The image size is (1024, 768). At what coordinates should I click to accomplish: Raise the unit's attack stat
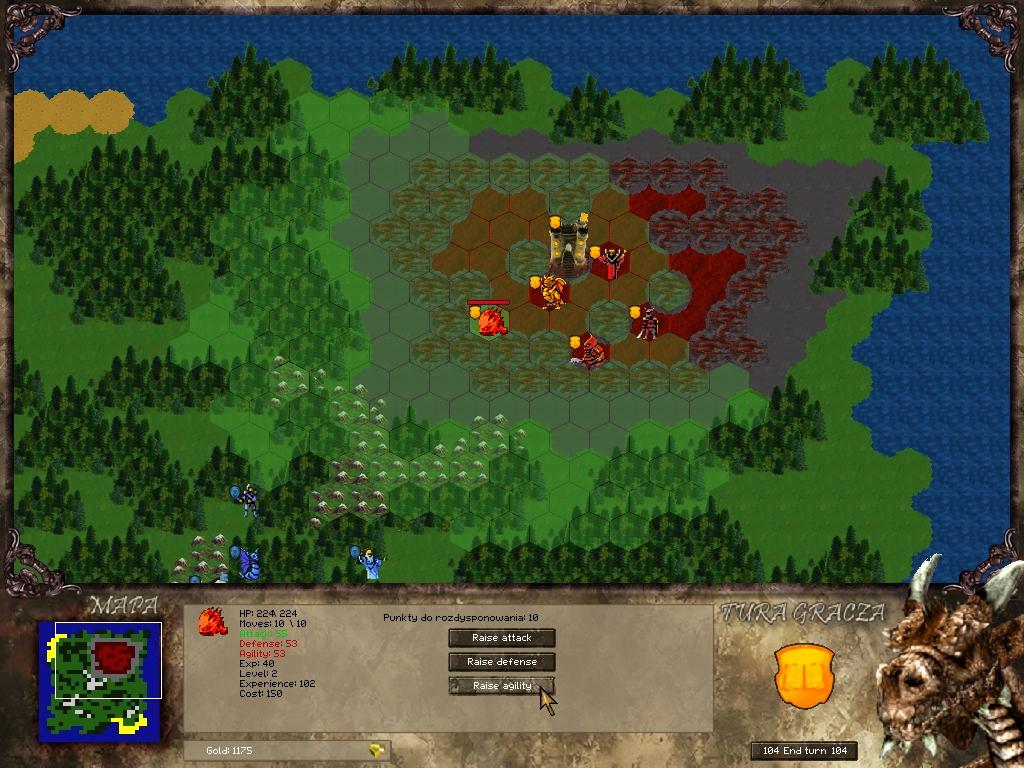coord(501,638)
